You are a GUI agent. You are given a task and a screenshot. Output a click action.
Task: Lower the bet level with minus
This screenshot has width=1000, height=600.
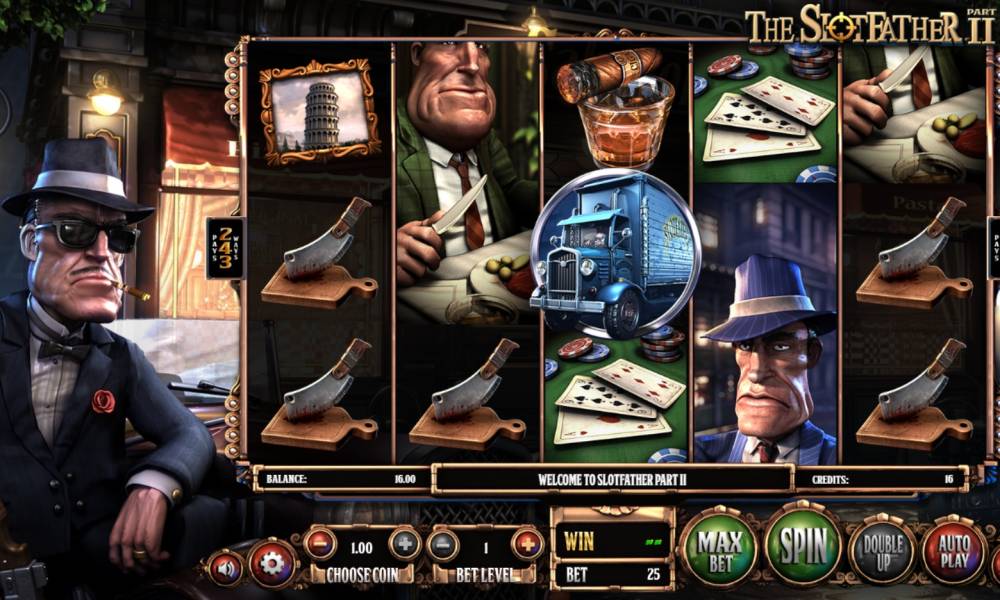442,545
